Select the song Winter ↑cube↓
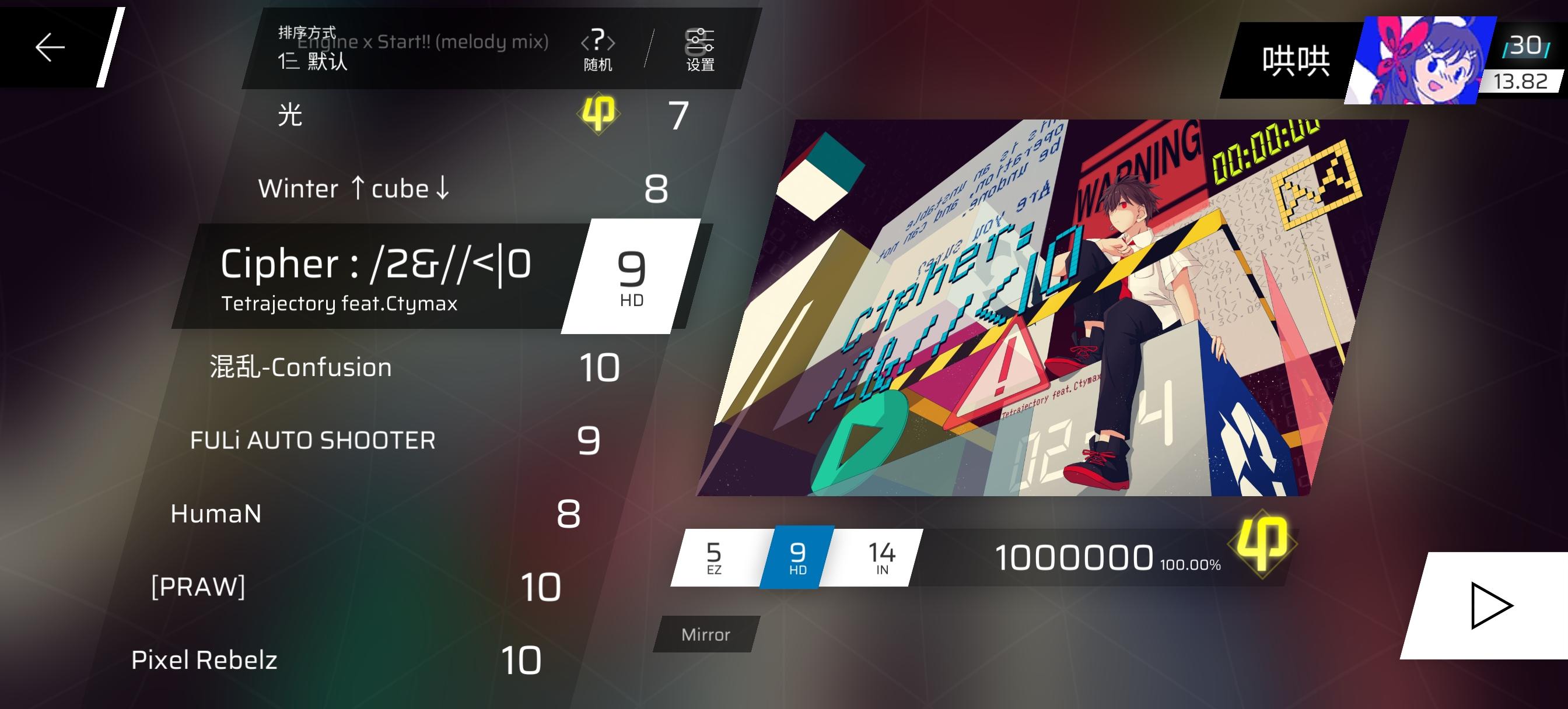The height and width of the screenshot is (709, 1568). (353, 188)
